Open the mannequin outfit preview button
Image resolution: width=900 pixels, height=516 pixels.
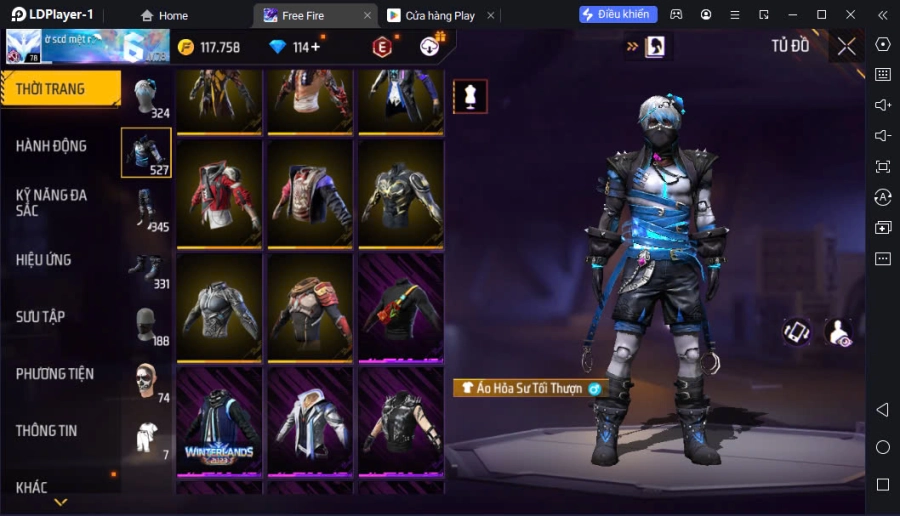[x=470, y=96]
